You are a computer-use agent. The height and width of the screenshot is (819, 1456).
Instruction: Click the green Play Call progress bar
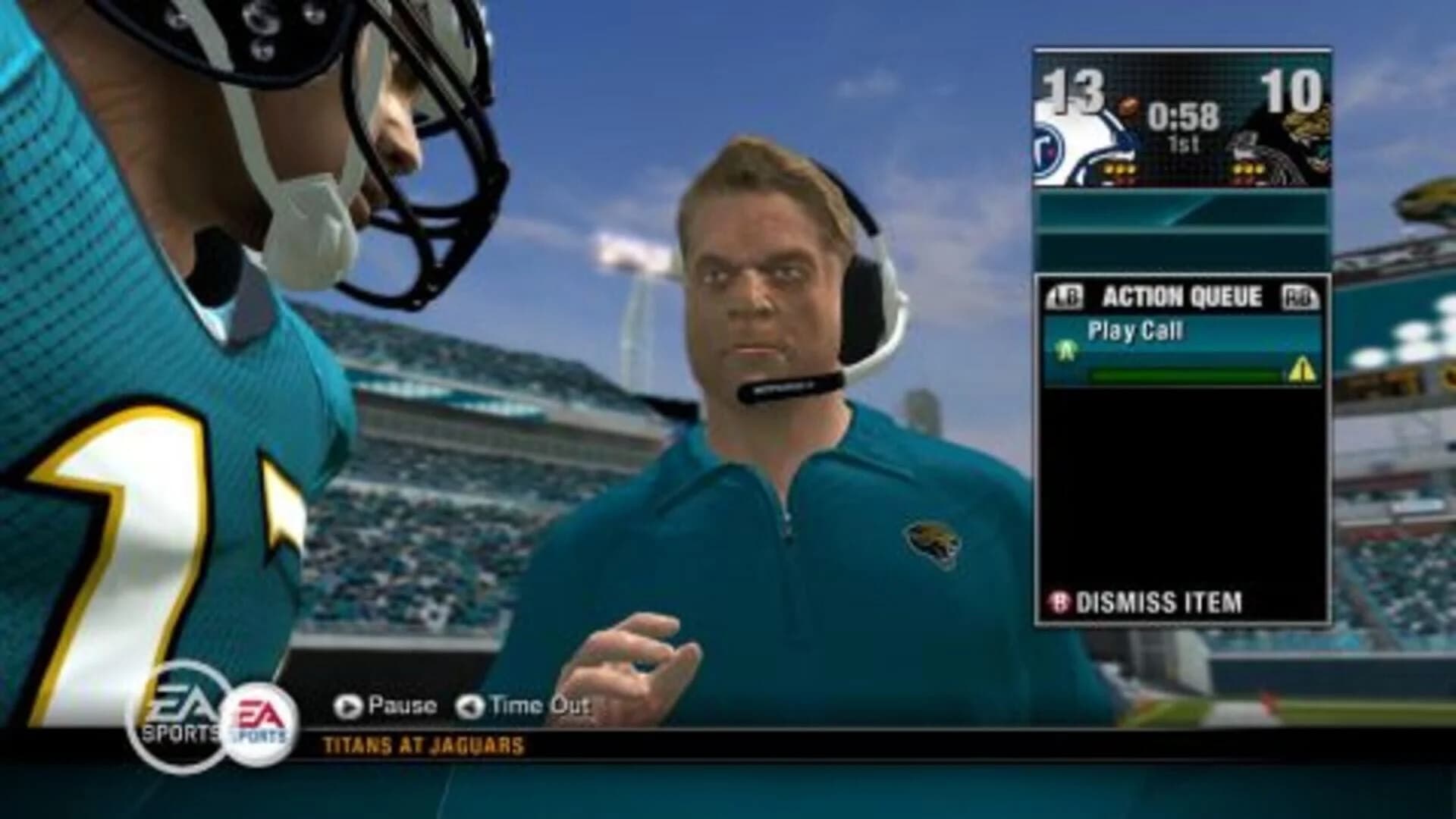pyautogui.click(x=1191, y=372)
